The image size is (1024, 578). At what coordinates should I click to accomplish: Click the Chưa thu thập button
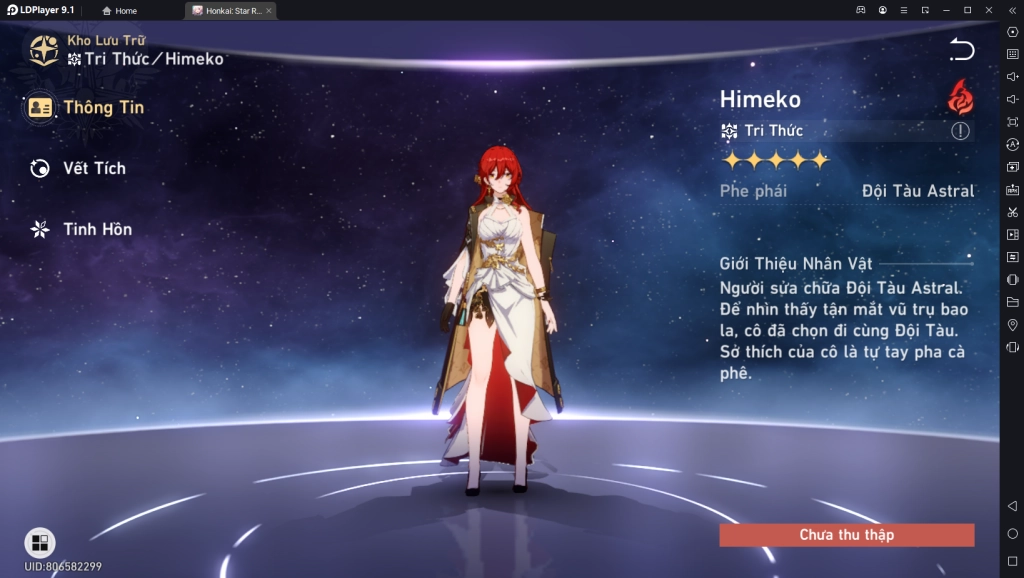pos(846,535)
